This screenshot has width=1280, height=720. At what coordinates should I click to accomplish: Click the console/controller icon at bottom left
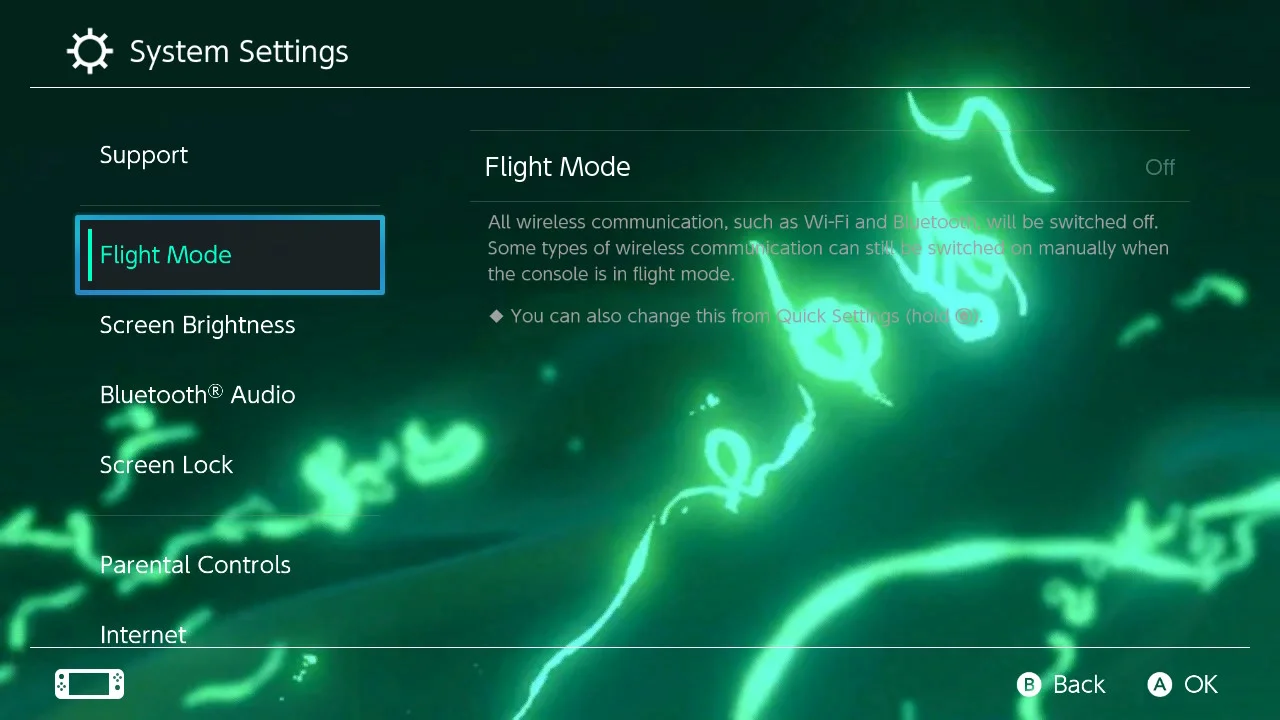tap(89, 684)
